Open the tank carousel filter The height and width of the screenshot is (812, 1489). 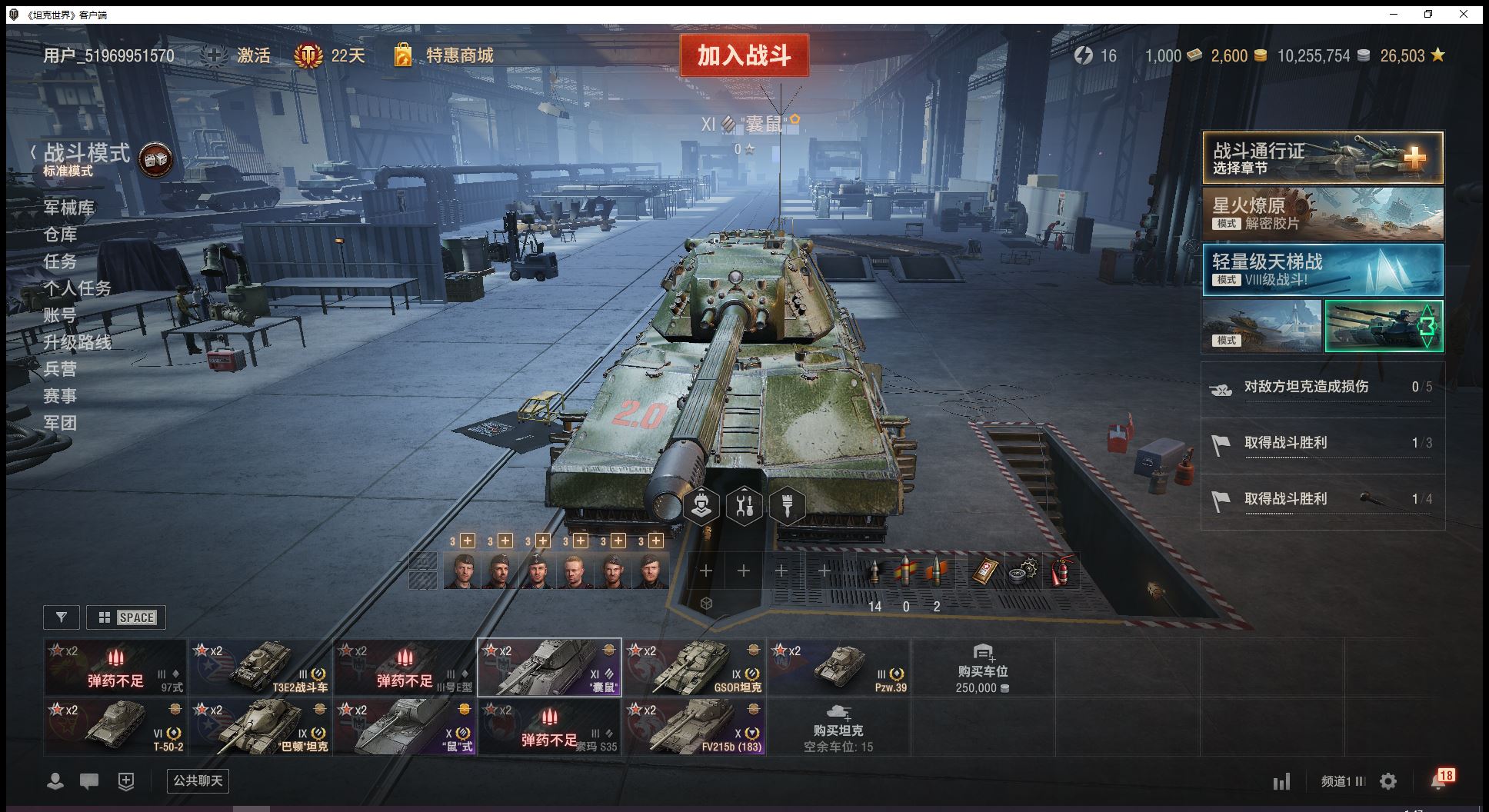(62, 617)
